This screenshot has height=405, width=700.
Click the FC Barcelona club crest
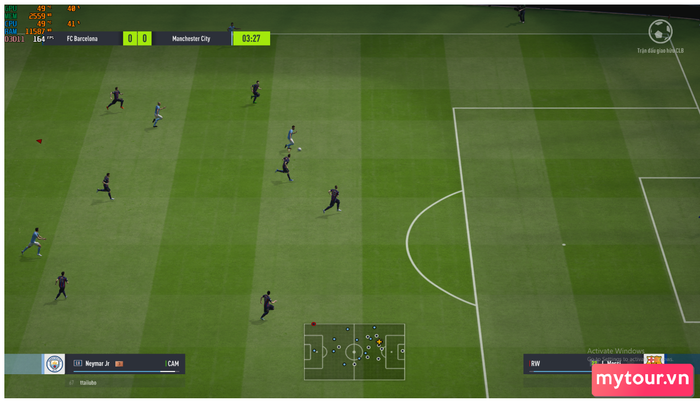(654, 361)
